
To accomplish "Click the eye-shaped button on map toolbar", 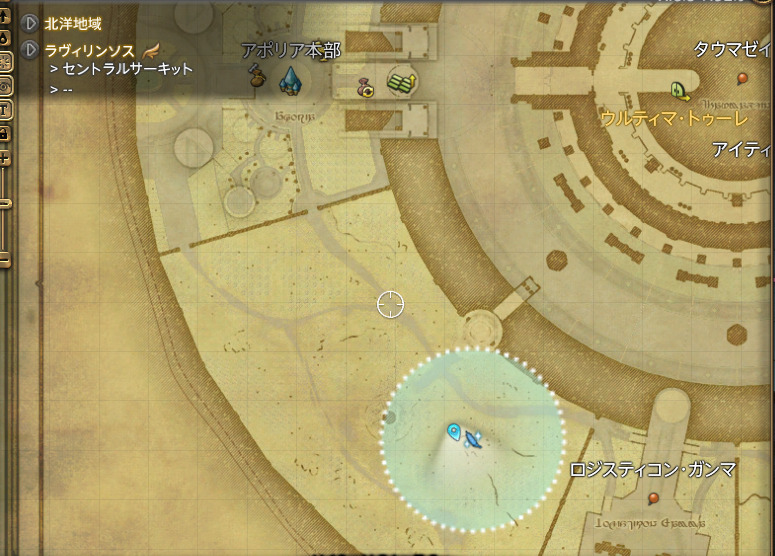I will pyautogui.click(x=4, y=85).
